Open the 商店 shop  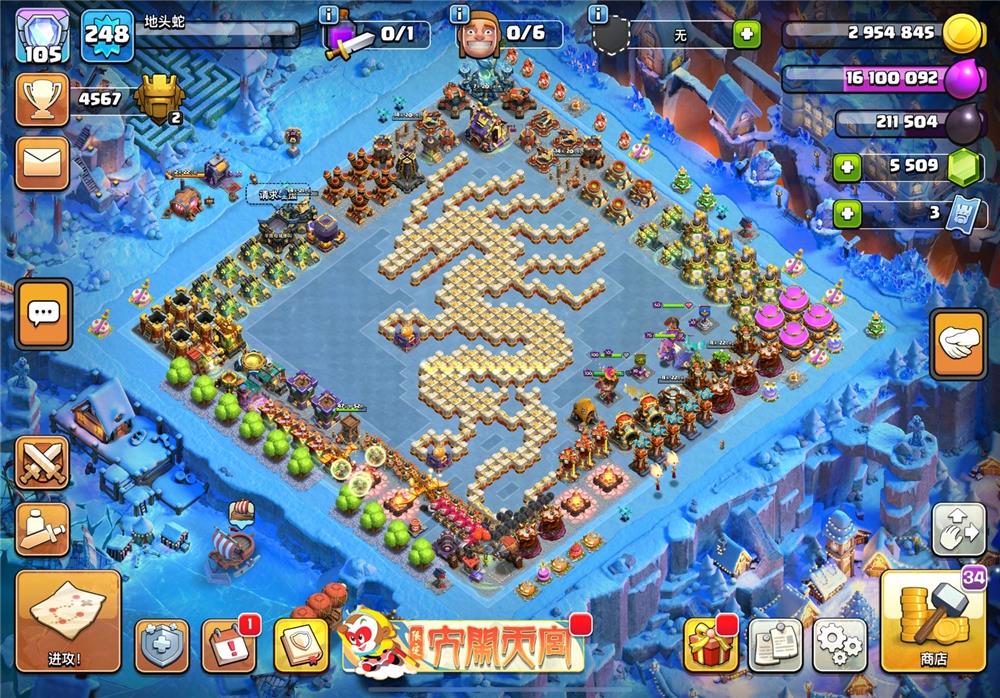(x=937, y=622)
